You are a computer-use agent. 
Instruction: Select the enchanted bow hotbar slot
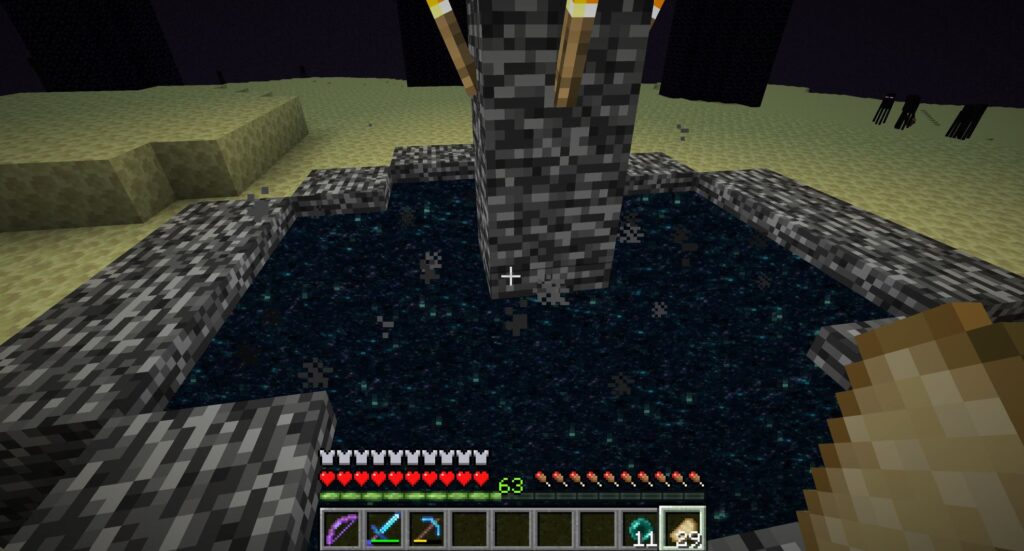[341, 528]
